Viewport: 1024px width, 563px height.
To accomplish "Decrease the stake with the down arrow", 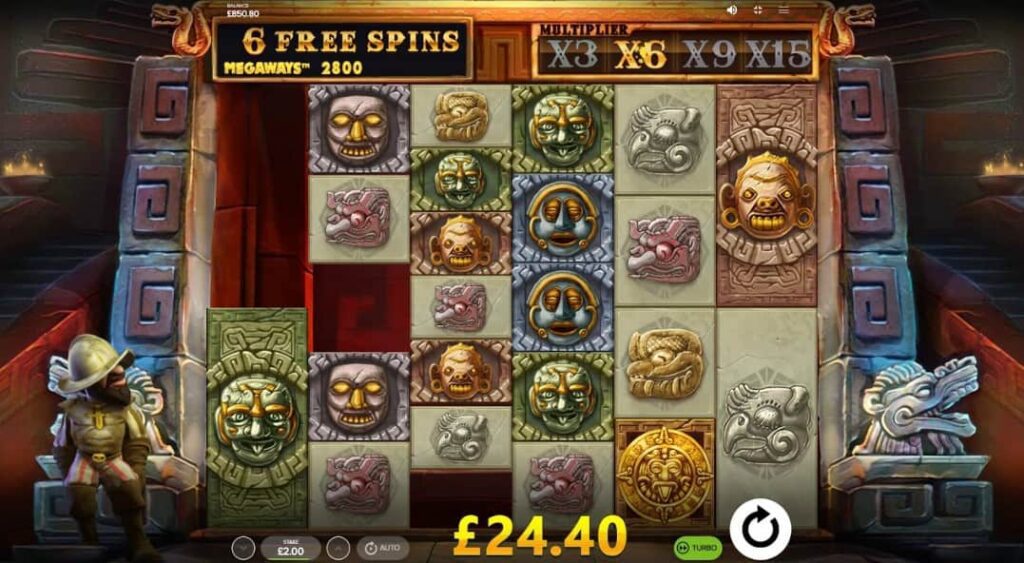I will [243, 547].
